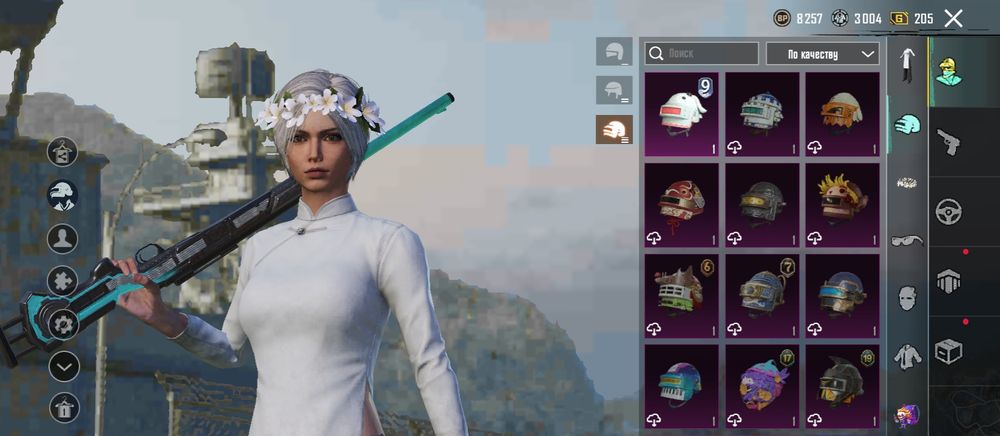The image size is (1000, 436).
Task: Open the weapon skins pistol tab
Action: (949, 142)
